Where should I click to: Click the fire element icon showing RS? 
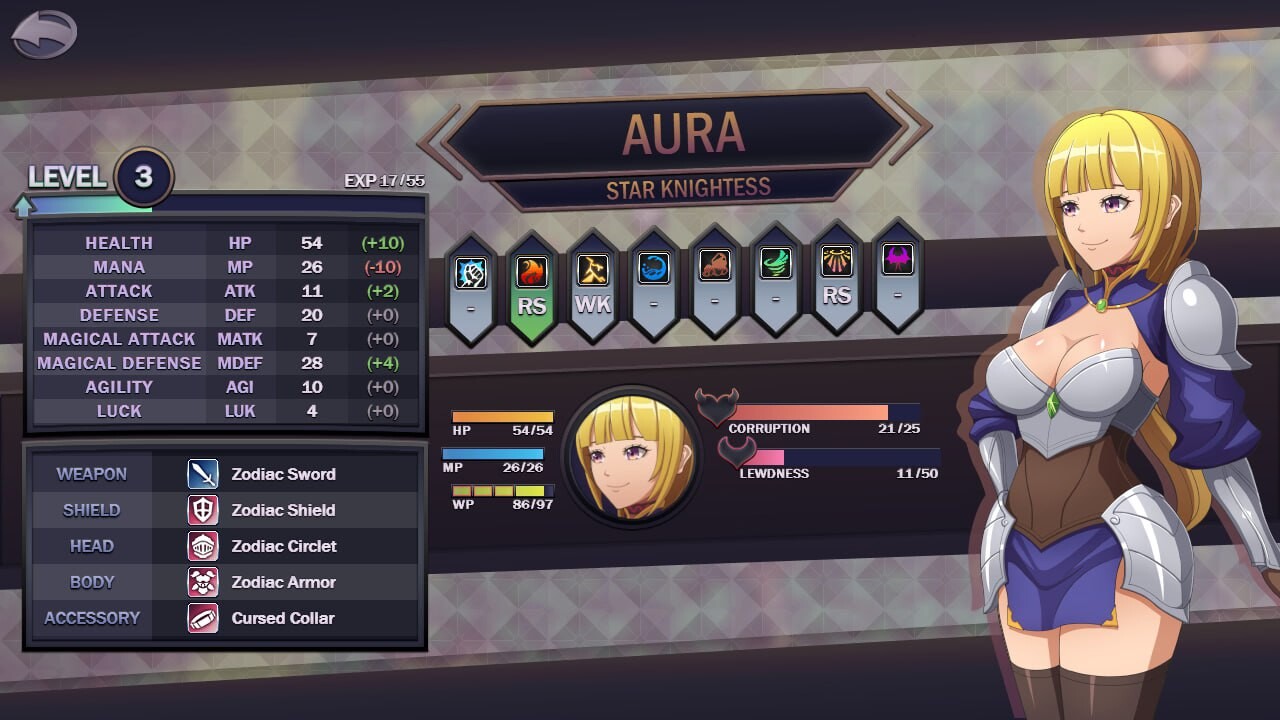(x=531, y=273)
